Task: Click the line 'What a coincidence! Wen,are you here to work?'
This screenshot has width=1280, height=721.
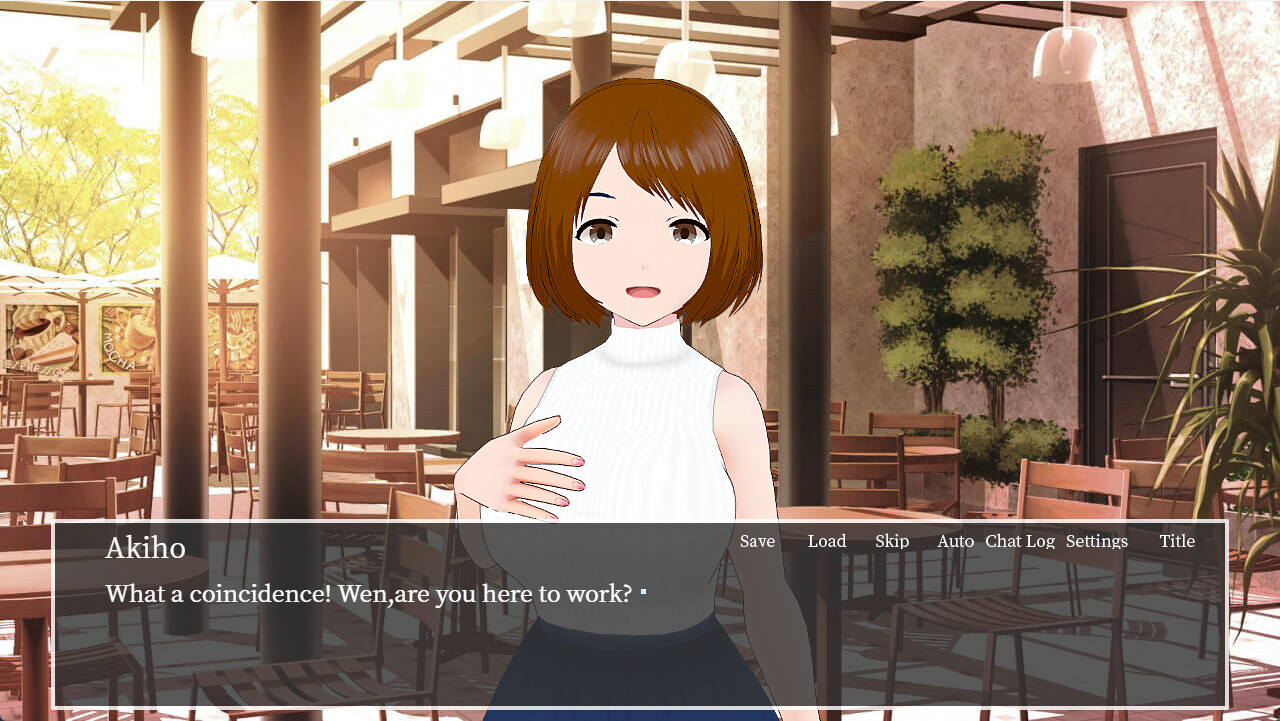Action: (x=368, y=593)
